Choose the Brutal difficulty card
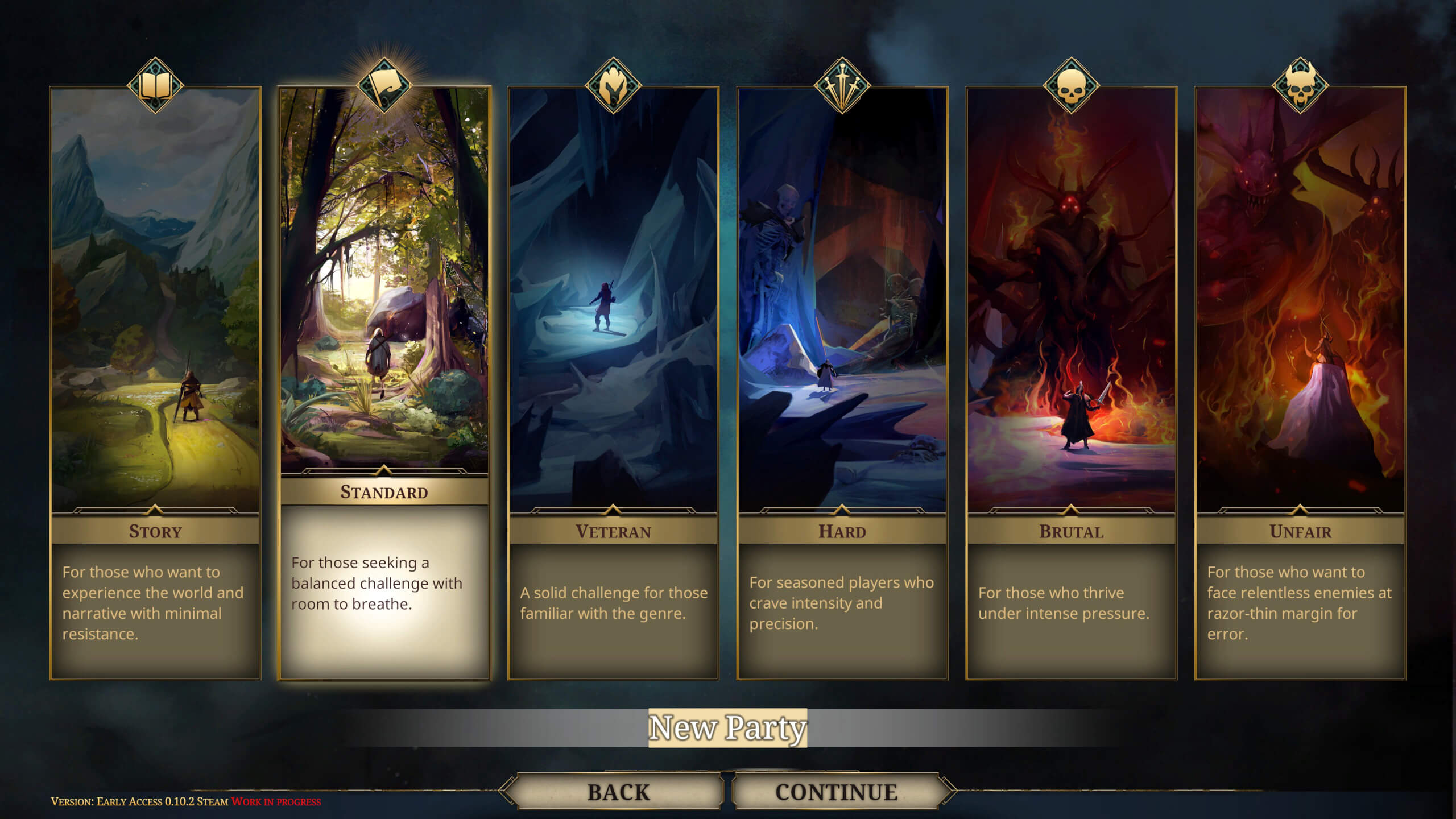 (x=1071, y=381)
